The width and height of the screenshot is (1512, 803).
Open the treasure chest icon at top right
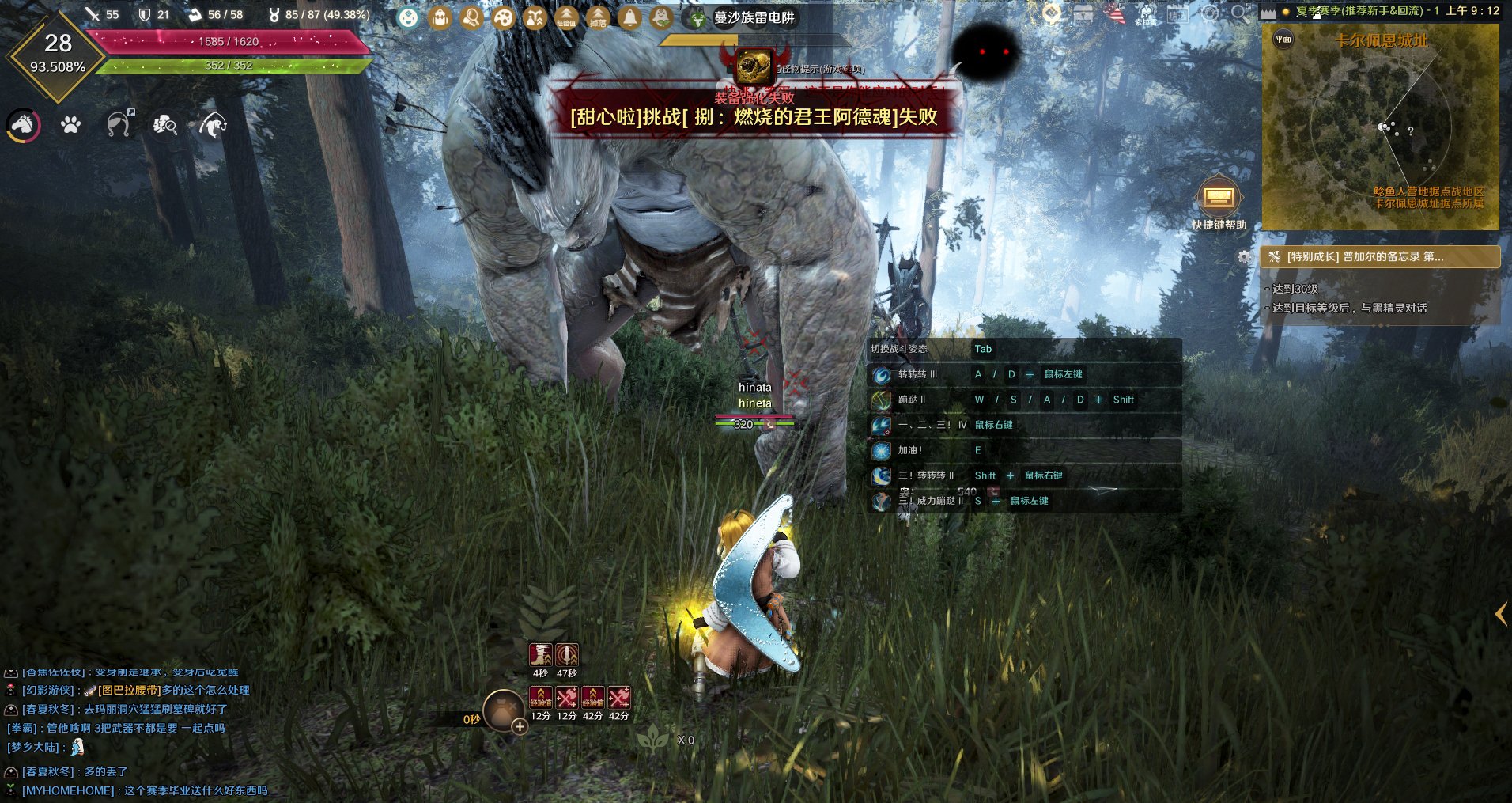1083,13
